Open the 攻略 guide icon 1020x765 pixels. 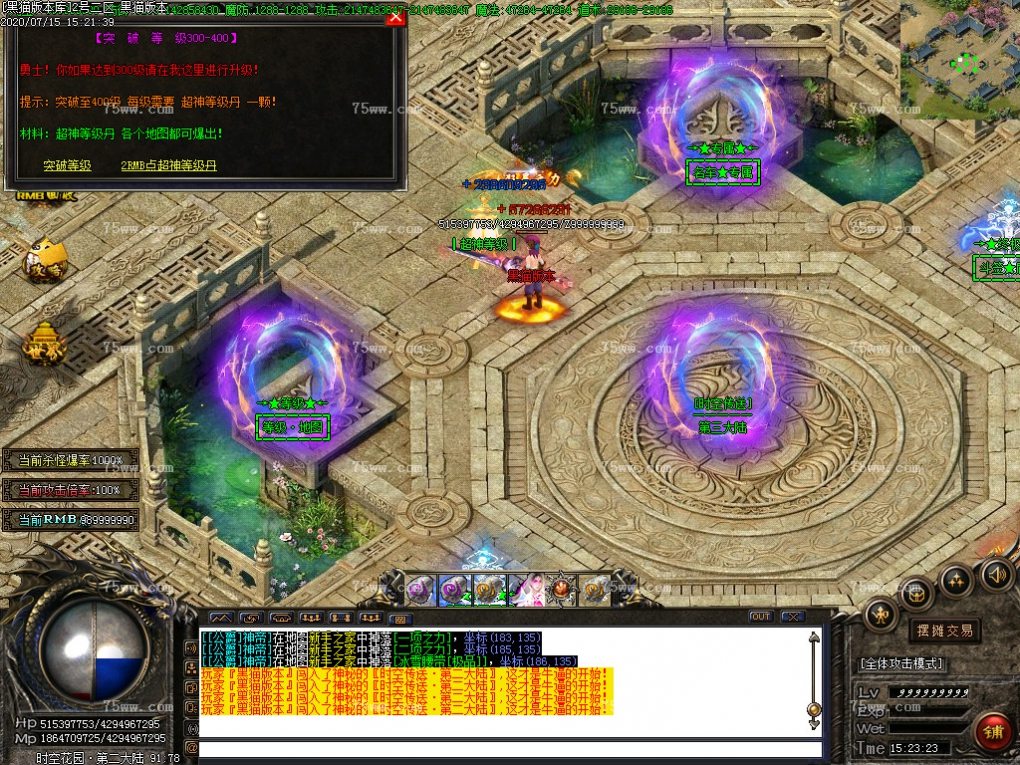pyautogui.click(x=46, y=262)
